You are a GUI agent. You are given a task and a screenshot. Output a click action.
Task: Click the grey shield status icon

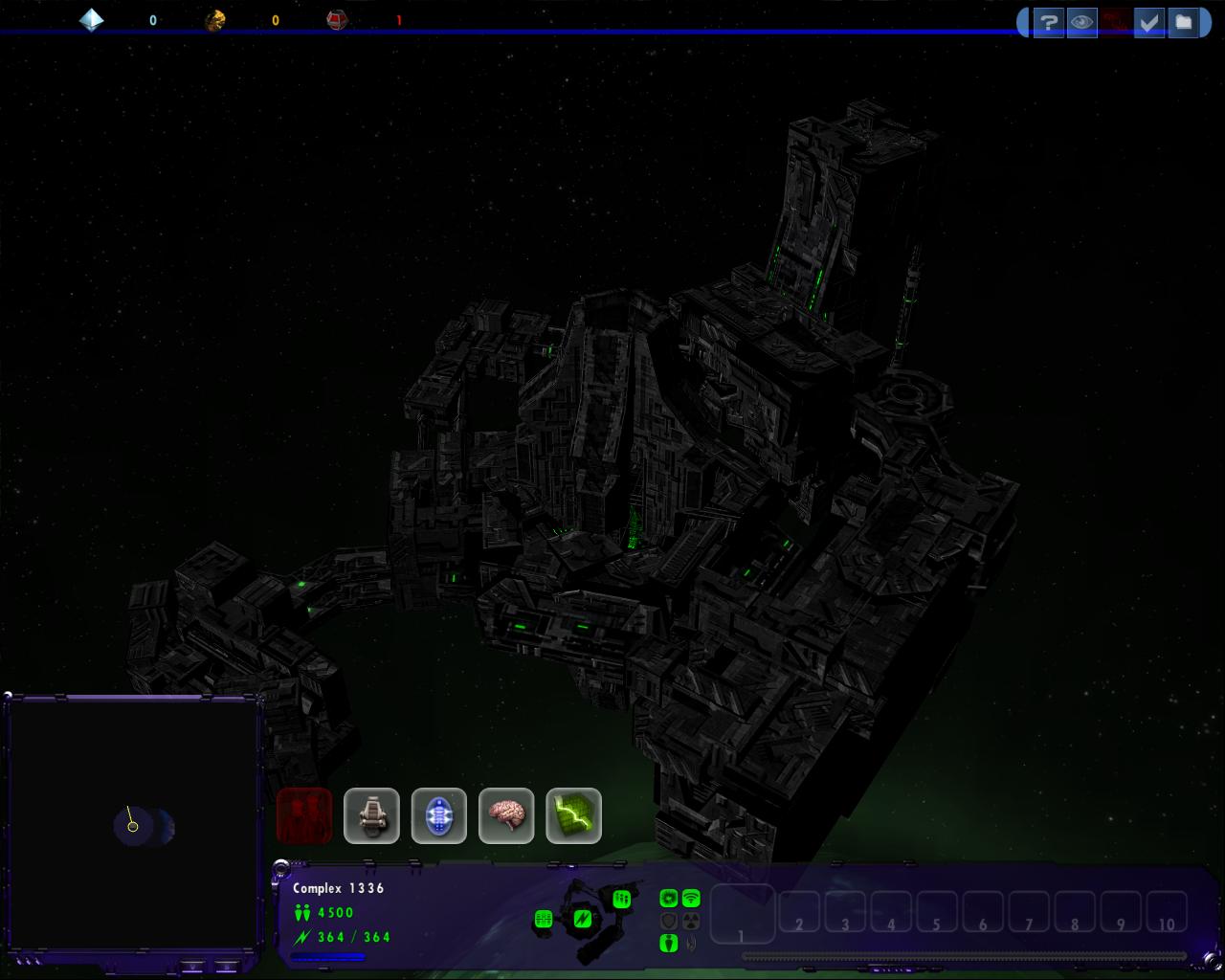coord(669,921)
